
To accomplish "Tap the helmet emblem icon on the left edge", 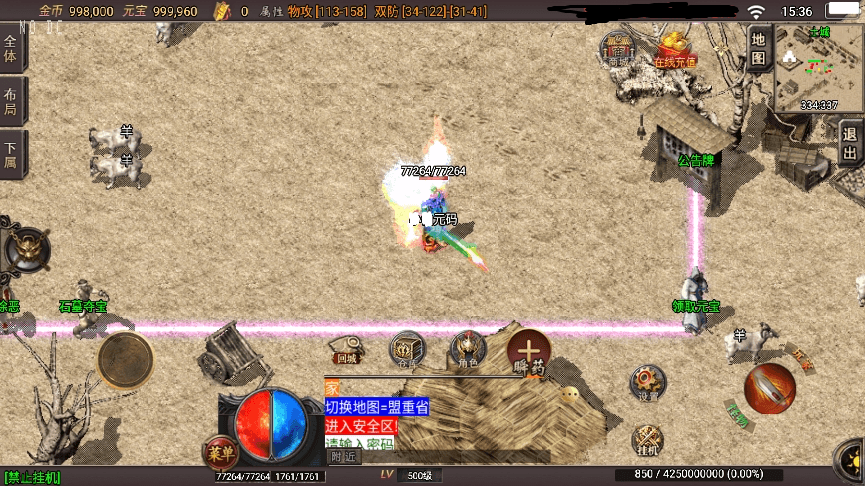I will point(25,249).
